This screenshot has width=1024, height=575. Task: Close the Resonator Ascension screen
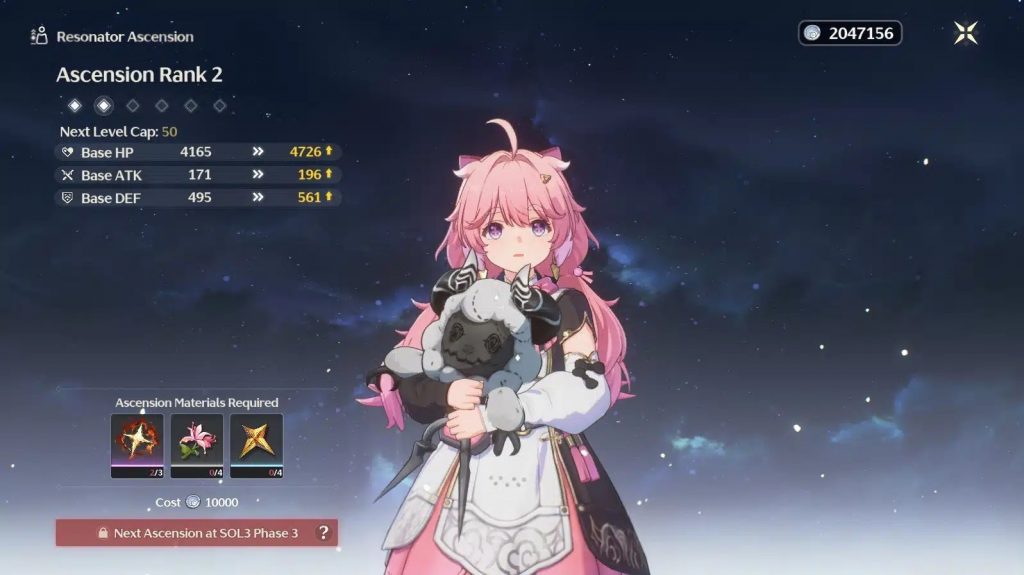point(966,33)
